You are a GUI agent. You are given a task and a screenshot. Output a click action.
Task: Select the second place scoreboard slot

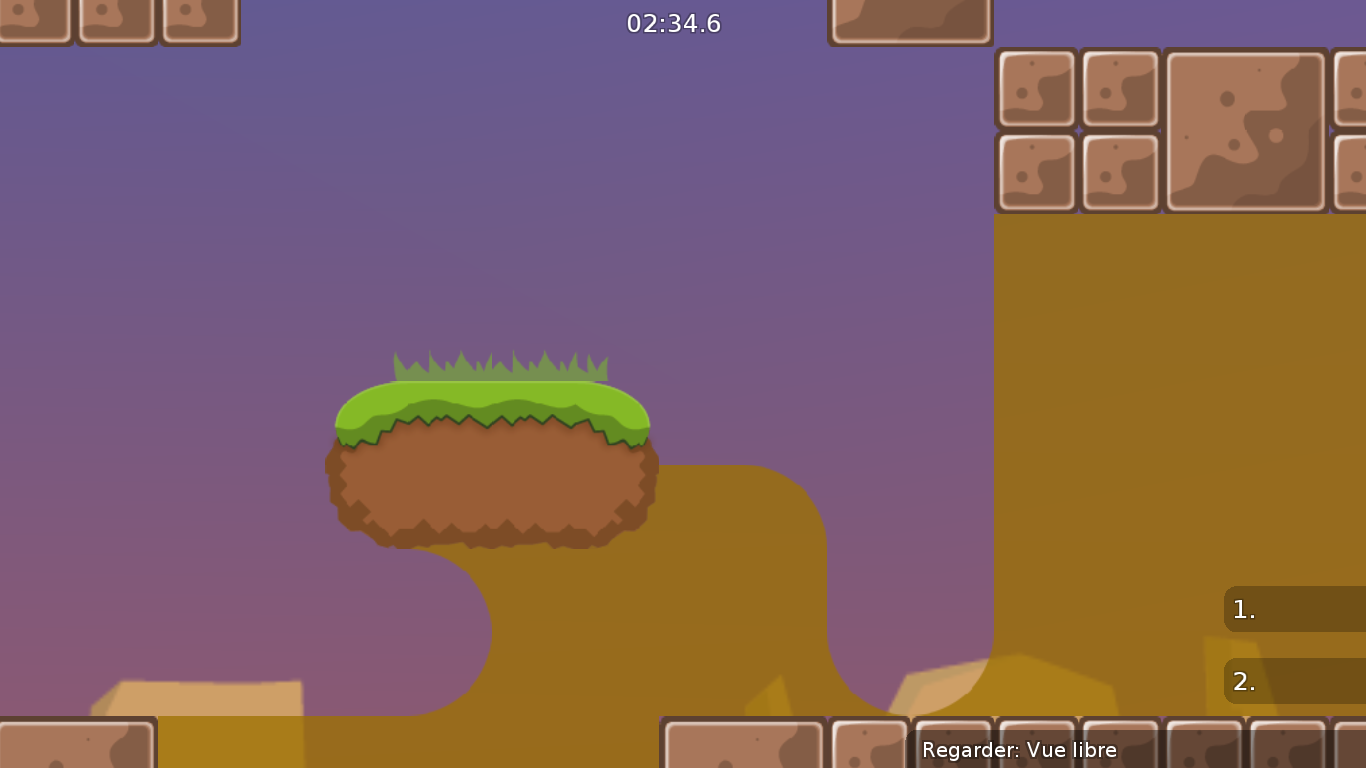[1293, 681]
